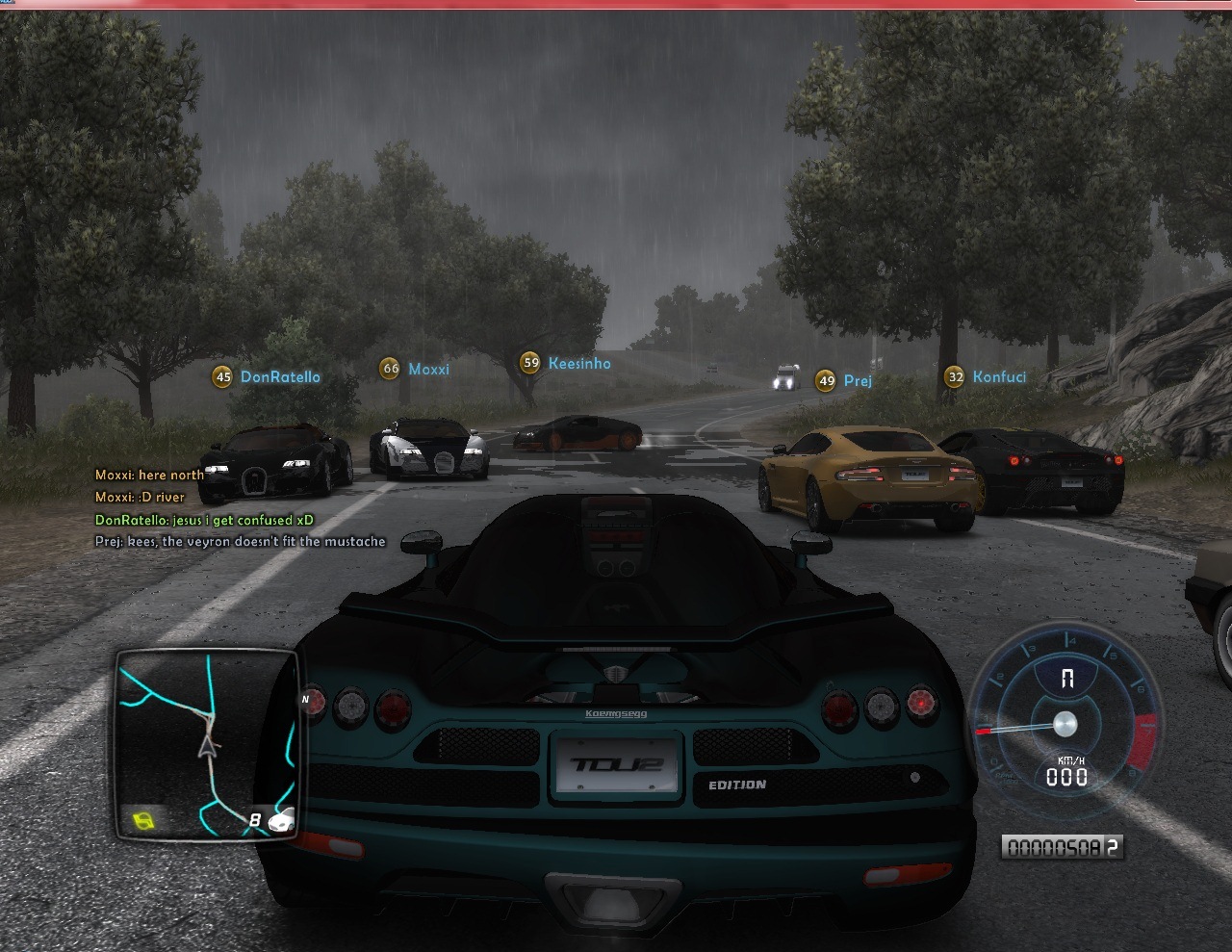Click the yellow icon on the minimap

(143, 821)
